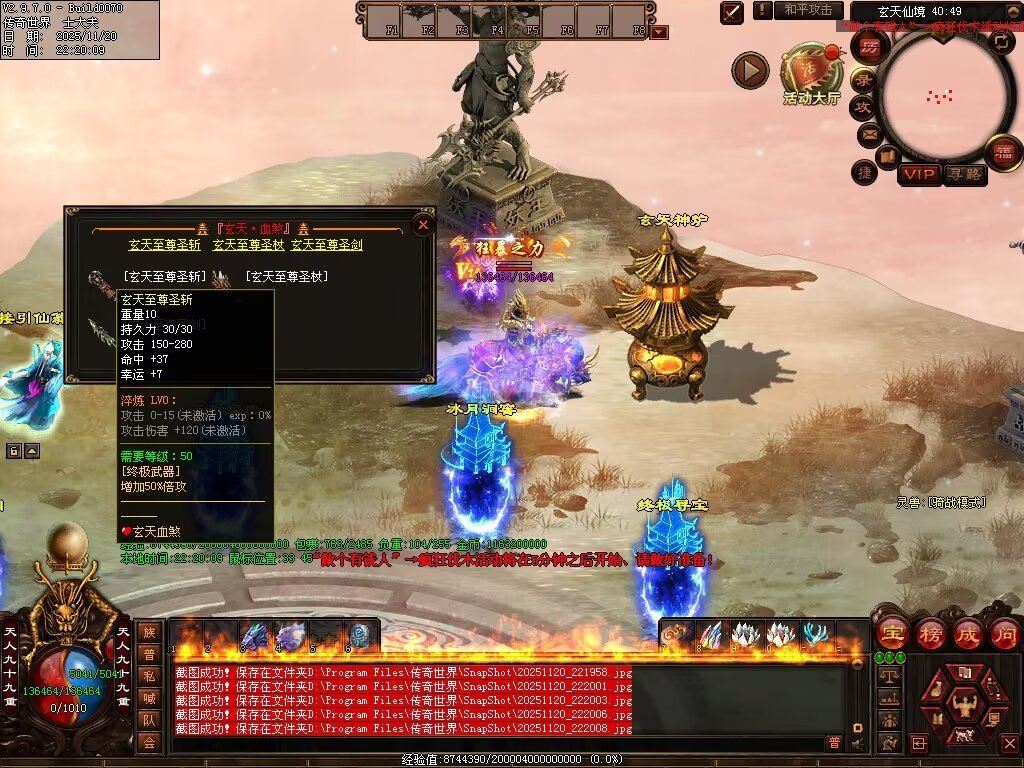Show the 榜 rankings
1024x768 pixels.
pos(930,633)
